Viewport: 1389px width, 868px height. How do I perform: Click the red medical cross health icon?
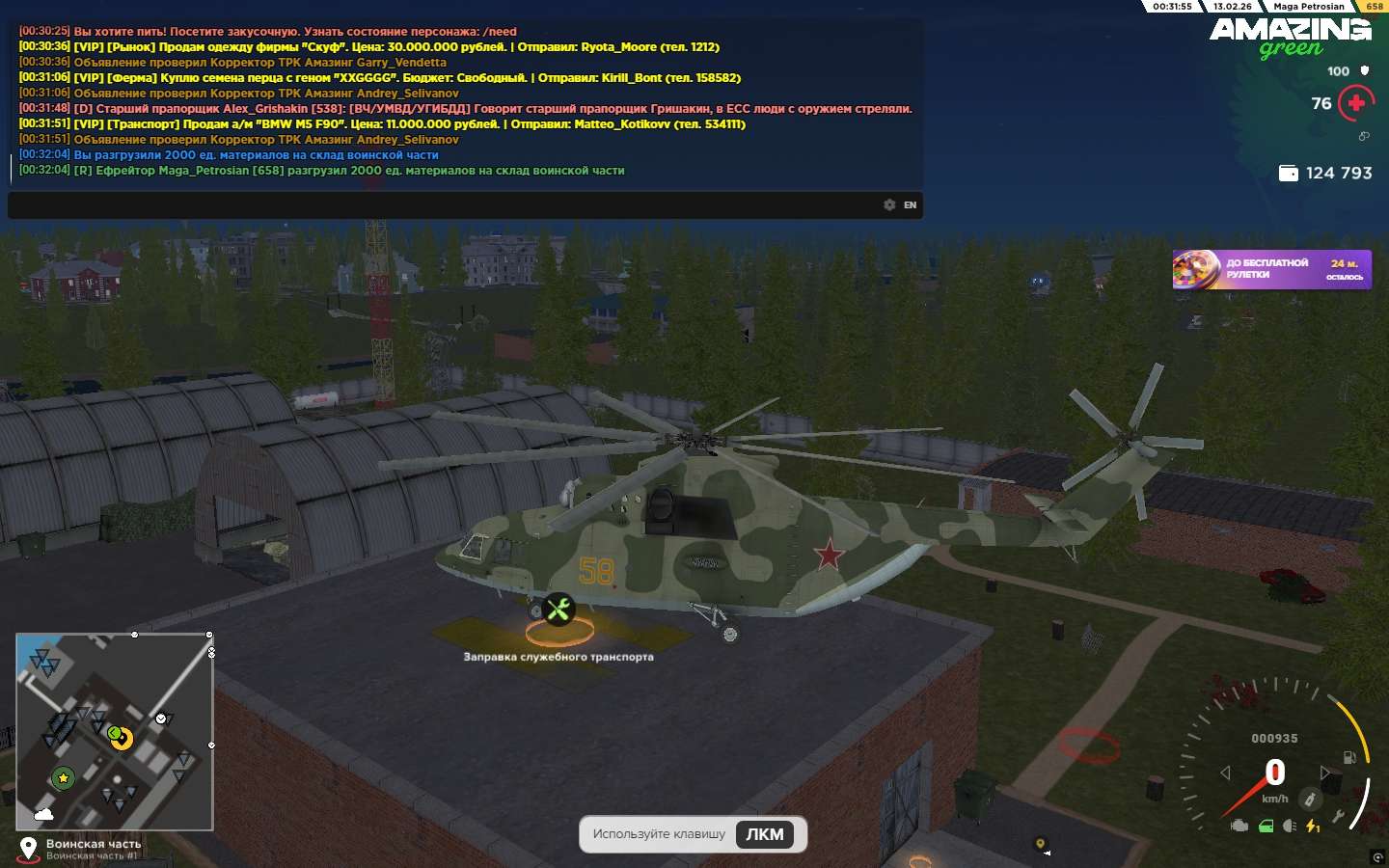(x=1356, y=103)
